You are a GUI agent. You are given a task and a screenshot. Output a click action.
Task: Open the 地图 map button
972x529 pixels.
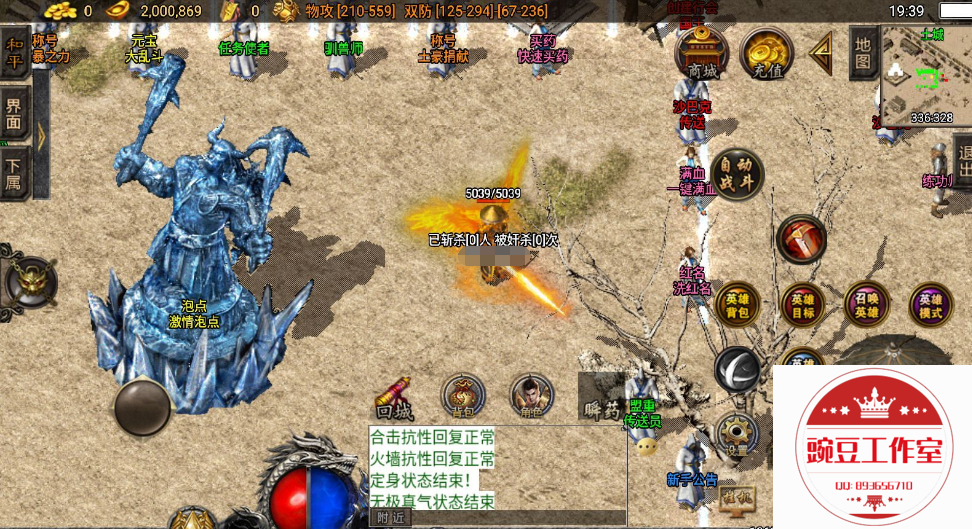pos(863,54)
